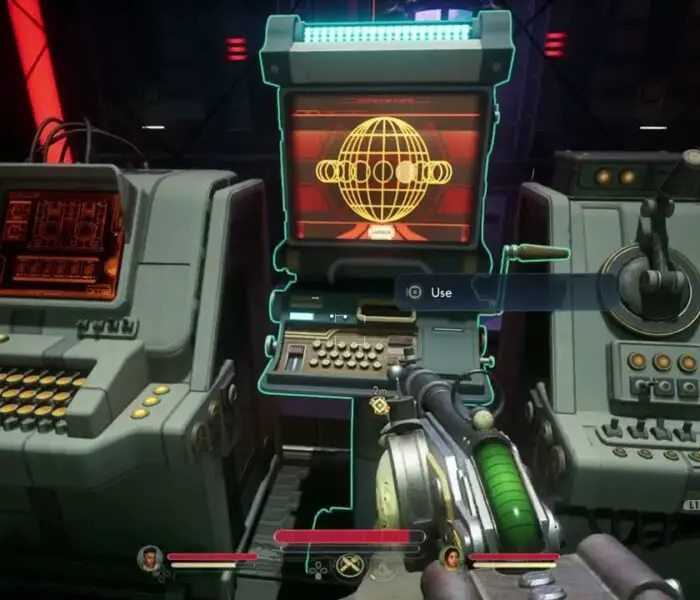Image resolution: width=700 pixels, height=600 pixels.
Task: Click the left companion portrait
Action: point(150,558)
